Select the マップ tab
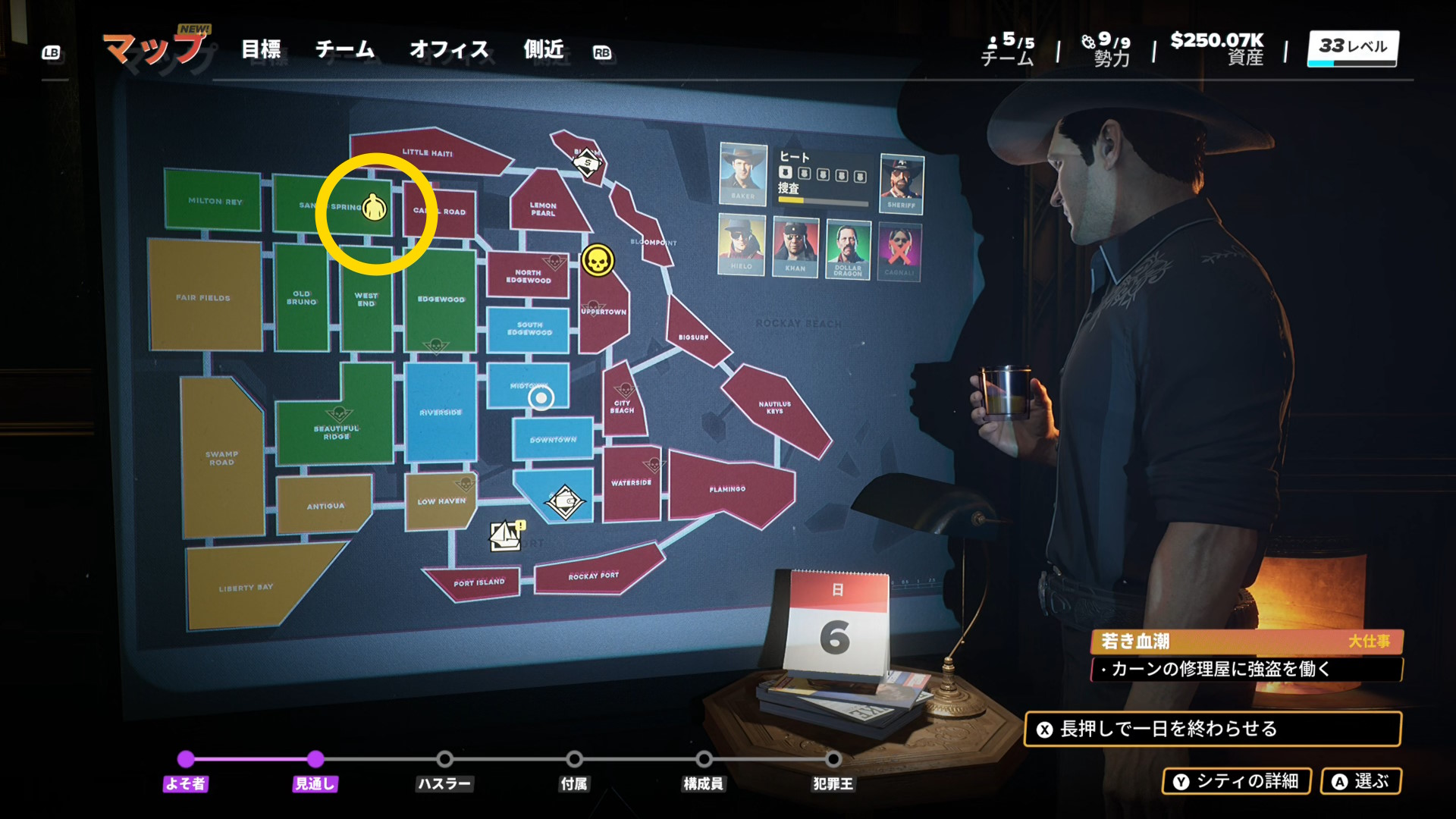 155,50
